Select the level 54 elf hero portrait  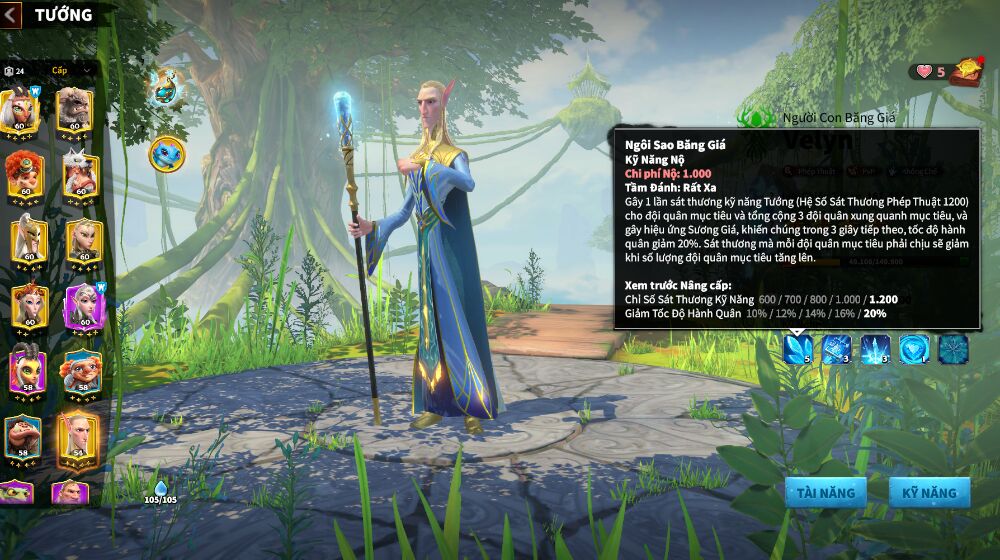[77, 437]
